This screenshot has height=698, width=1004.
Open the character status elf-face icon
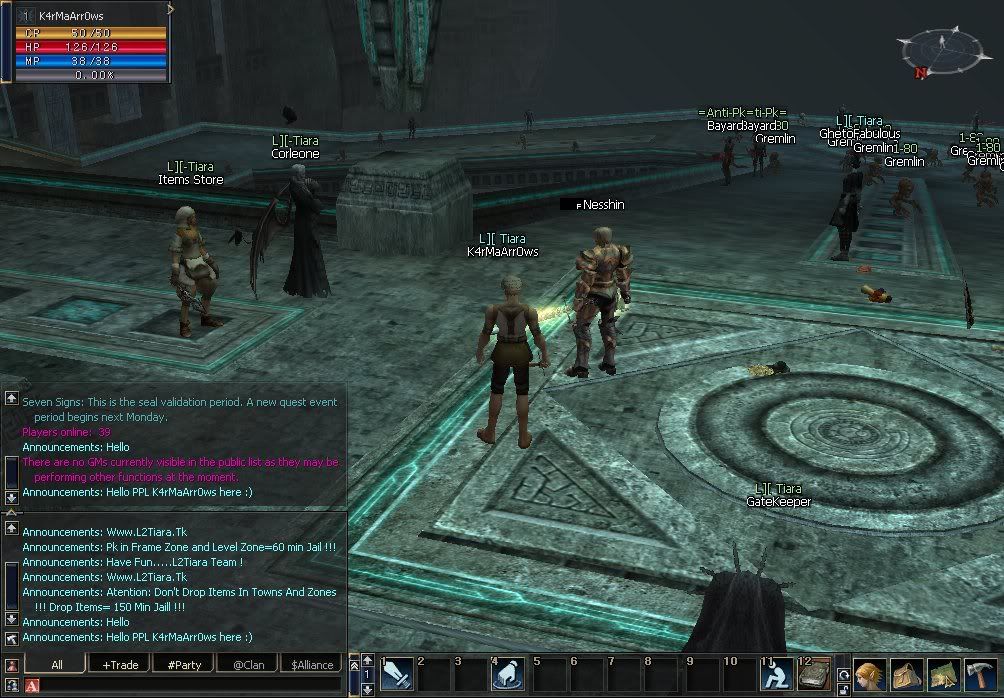click(869, 675)
